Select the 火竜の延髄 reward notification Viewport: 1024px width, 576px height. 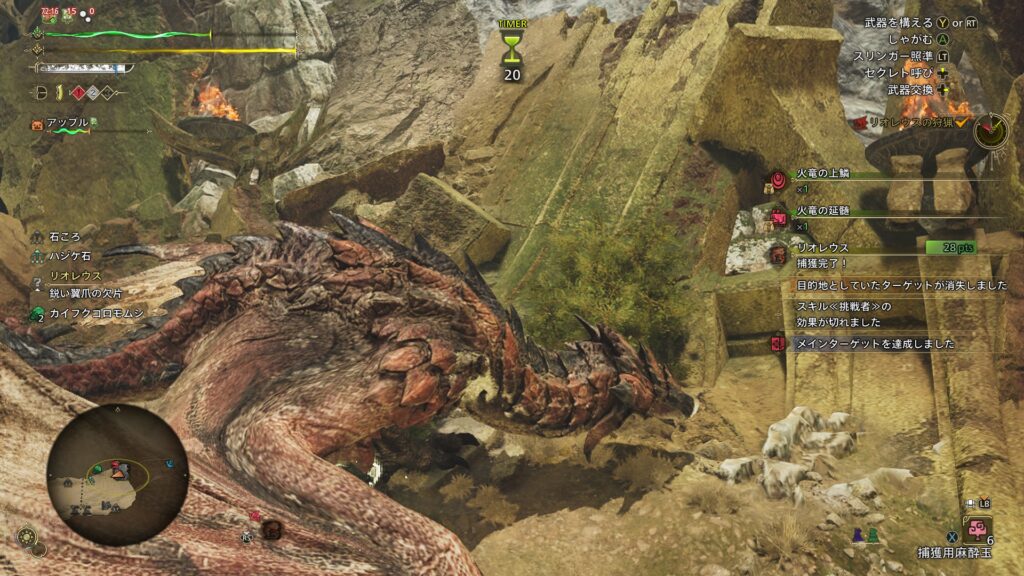click(832, 212)
